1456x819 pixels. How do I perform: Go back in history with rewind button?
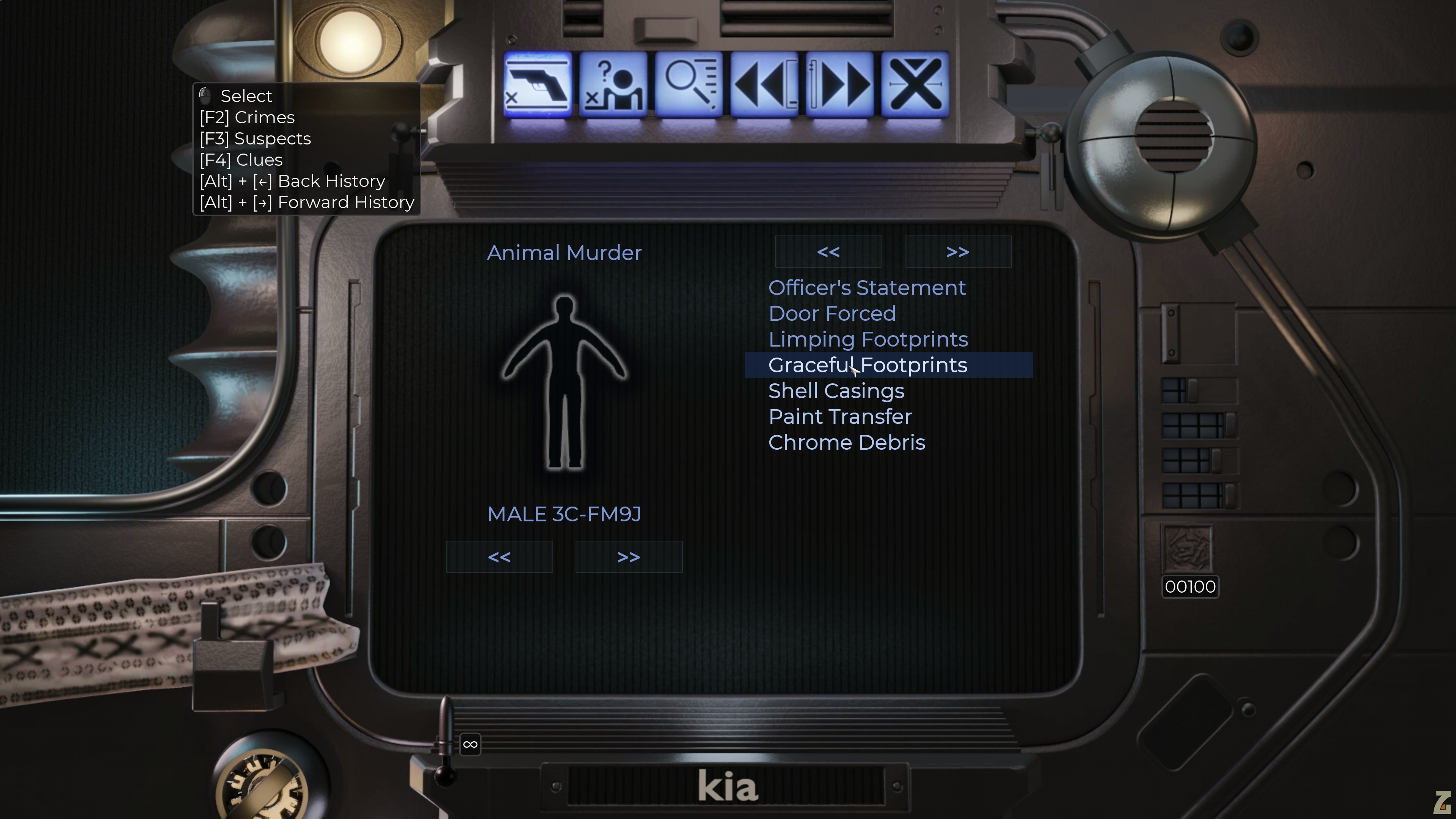(x=764, y=85)
